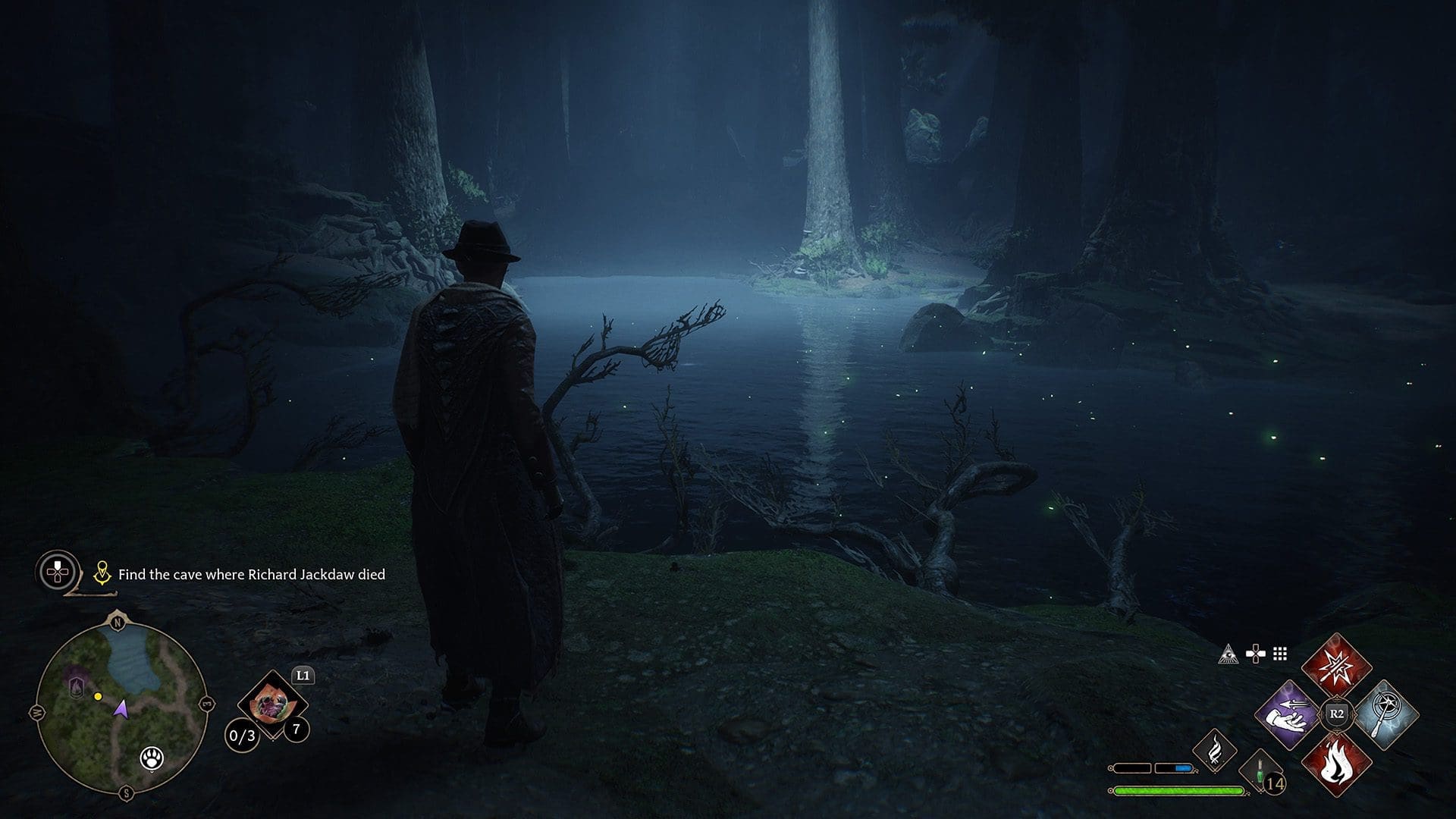Screen dimensions: 1456x819
Task: Cast the Incendio flame spell
Action: click(1336, 763)
